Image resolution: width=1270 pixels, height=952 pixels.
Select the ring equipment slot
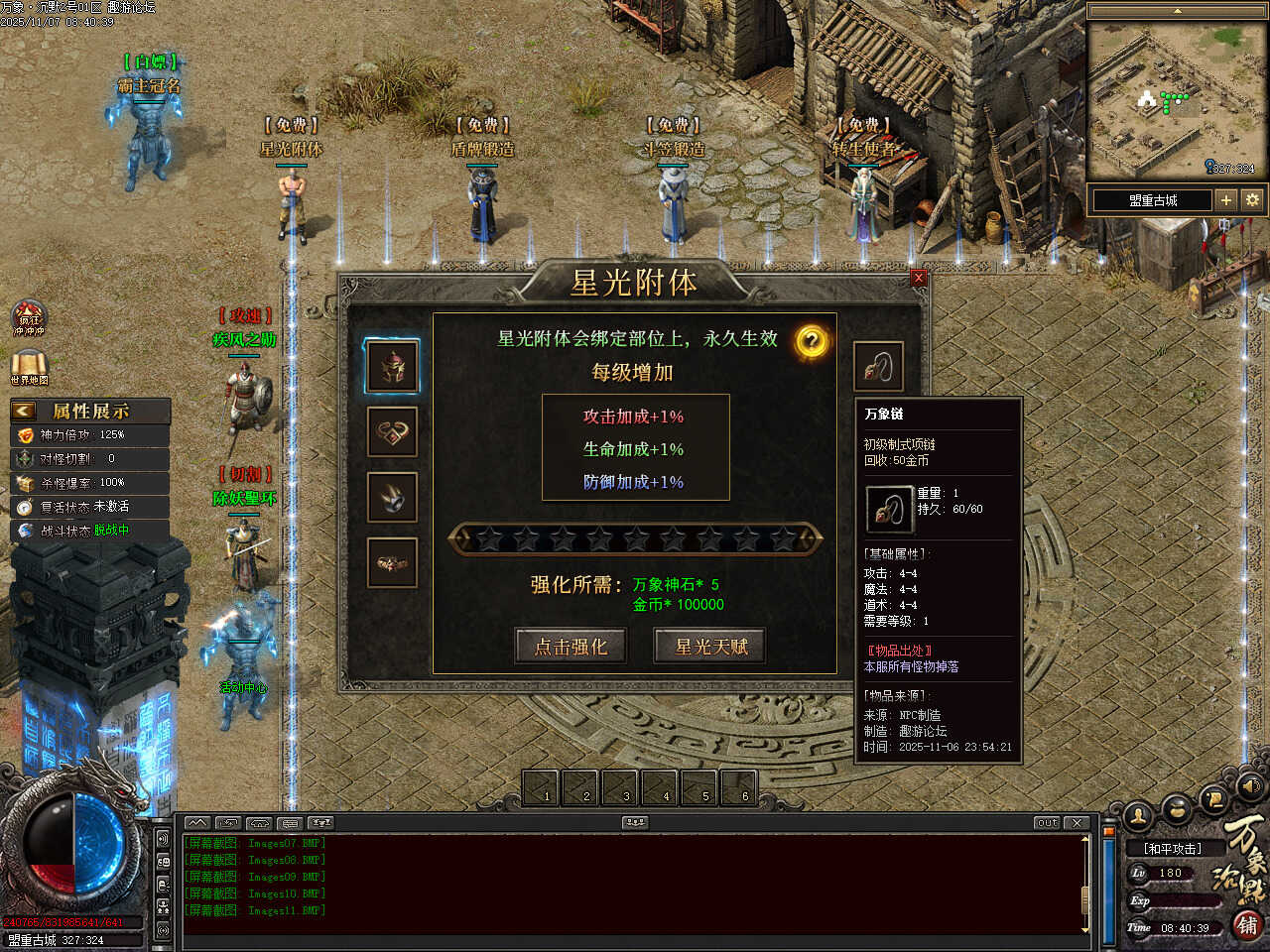393,497
